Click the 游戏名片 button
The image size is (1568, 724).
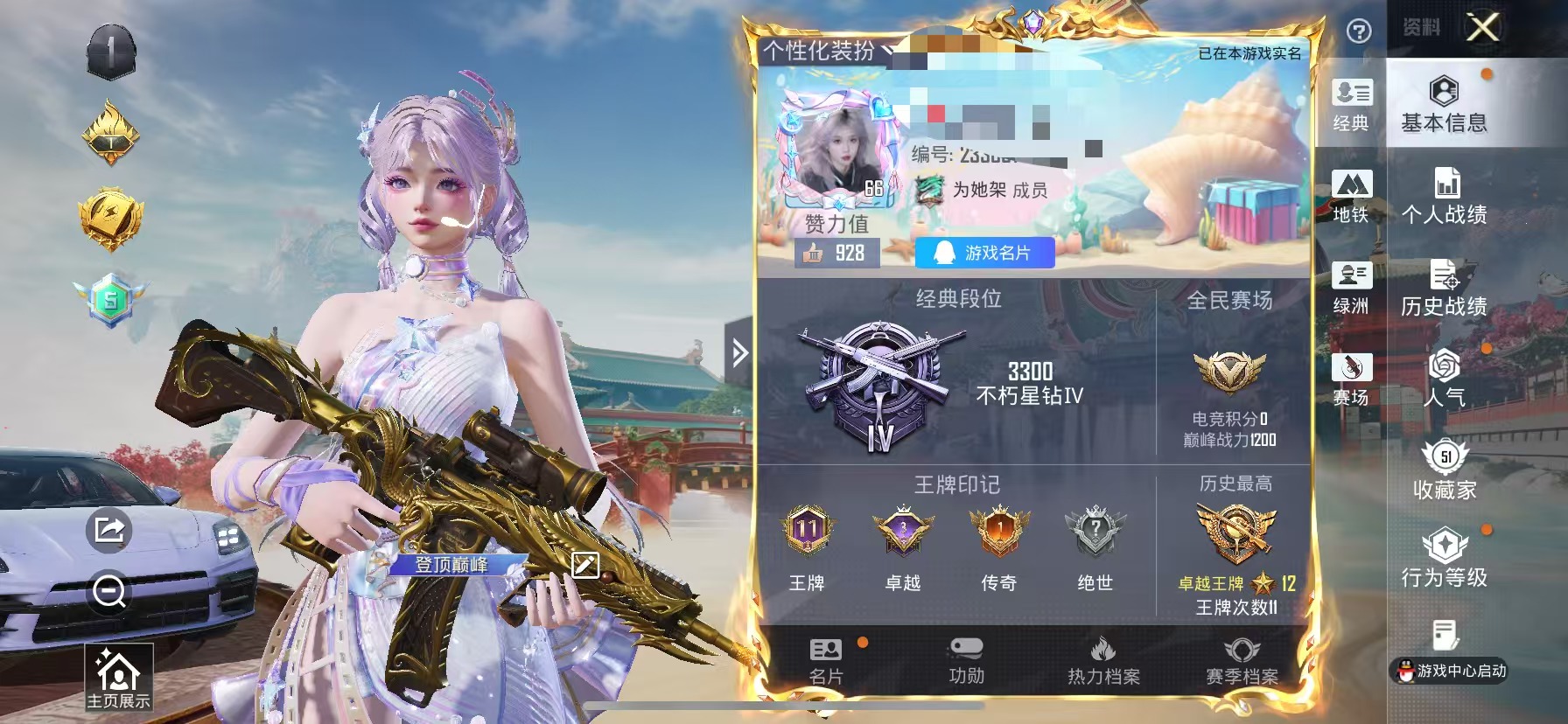coord(984,254)
